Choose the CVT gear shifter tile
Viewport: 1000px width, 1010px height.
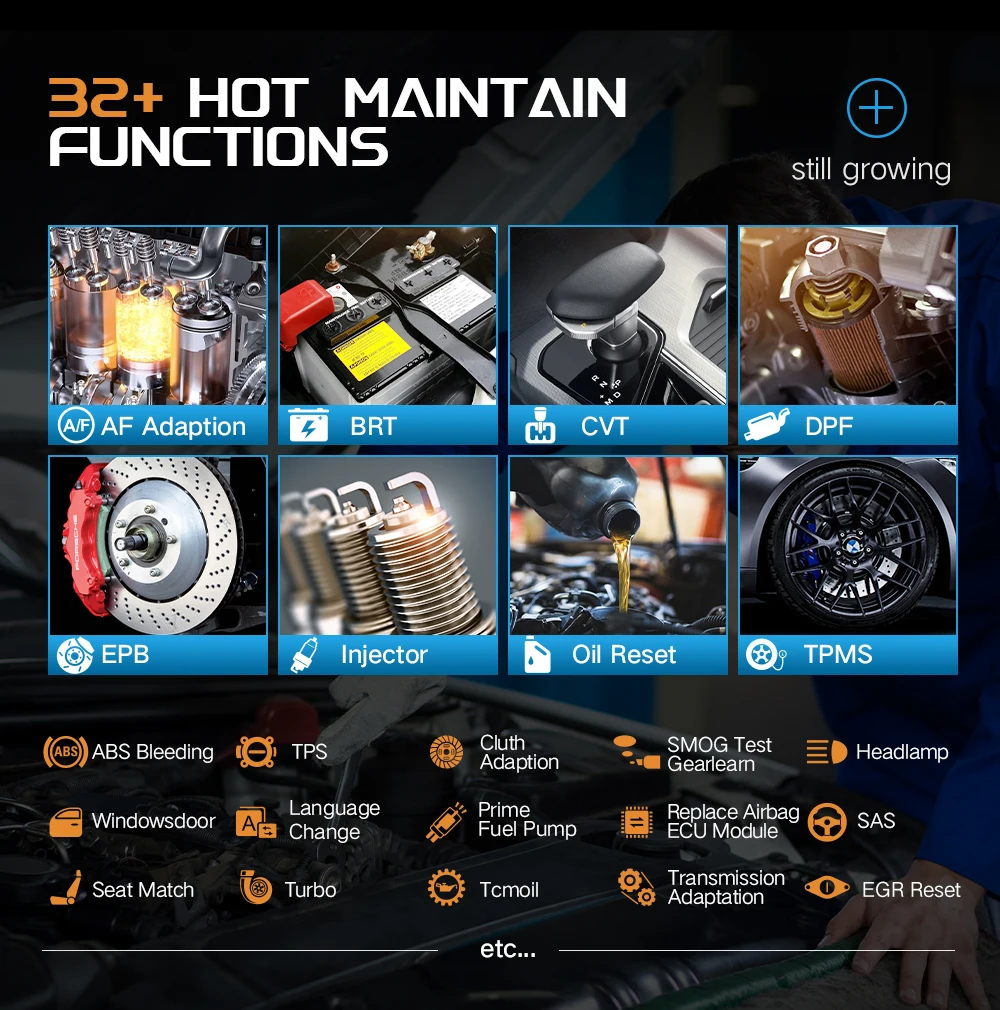[618, 335]
